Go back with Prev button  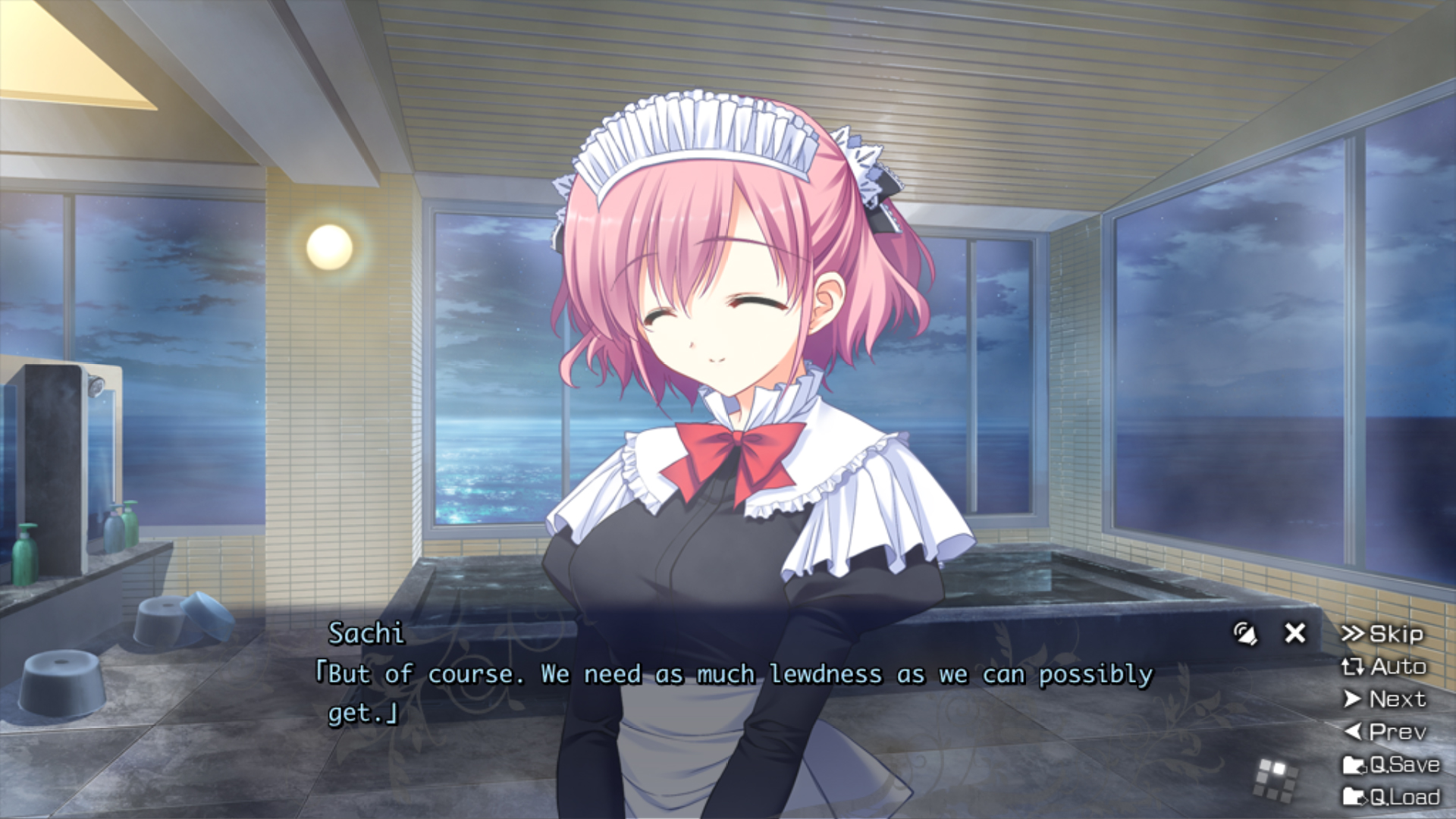[x=1385, y=732]
